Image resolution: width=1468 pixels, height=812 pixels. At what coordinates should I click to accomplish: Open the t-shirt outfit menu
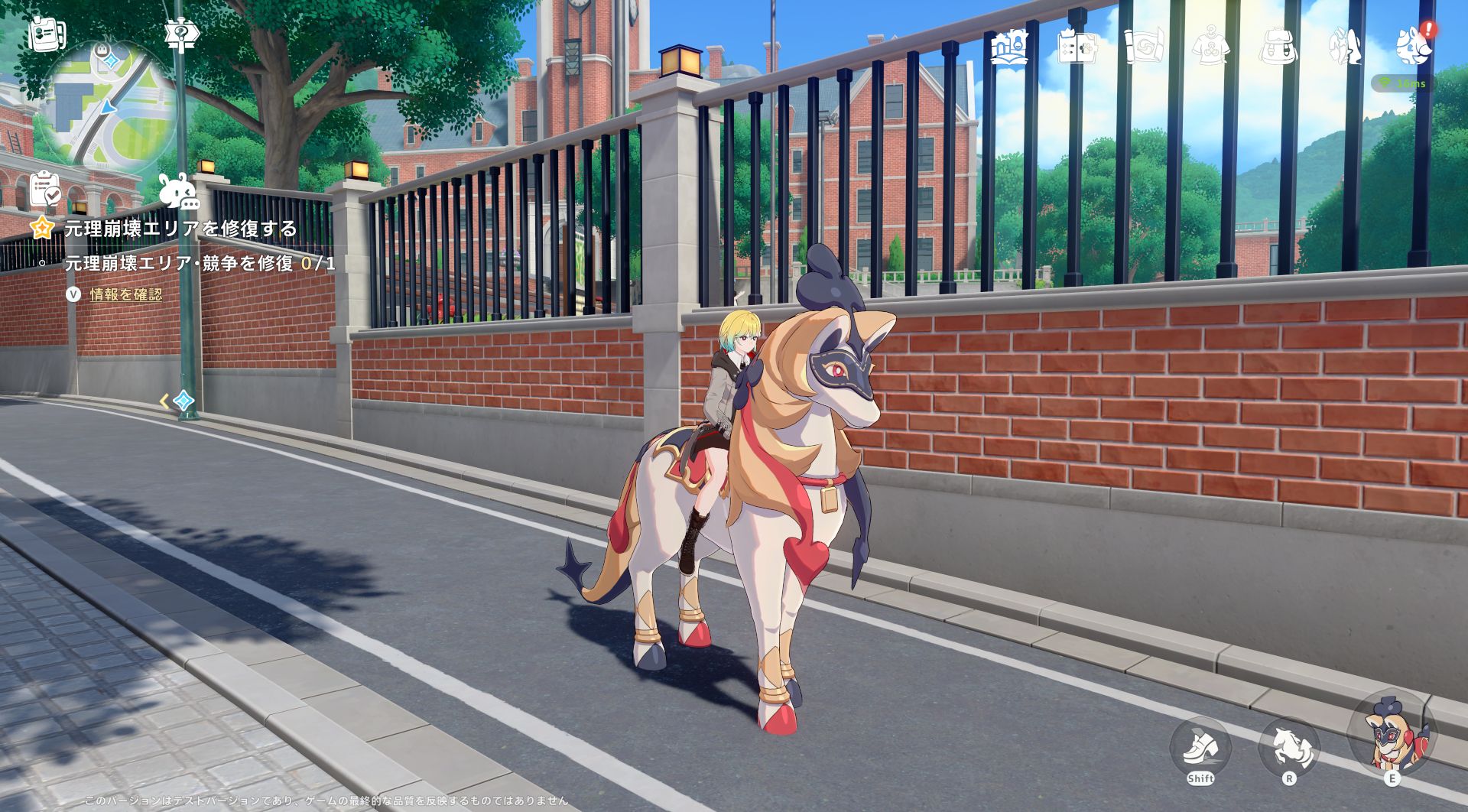click(1210, 47)
